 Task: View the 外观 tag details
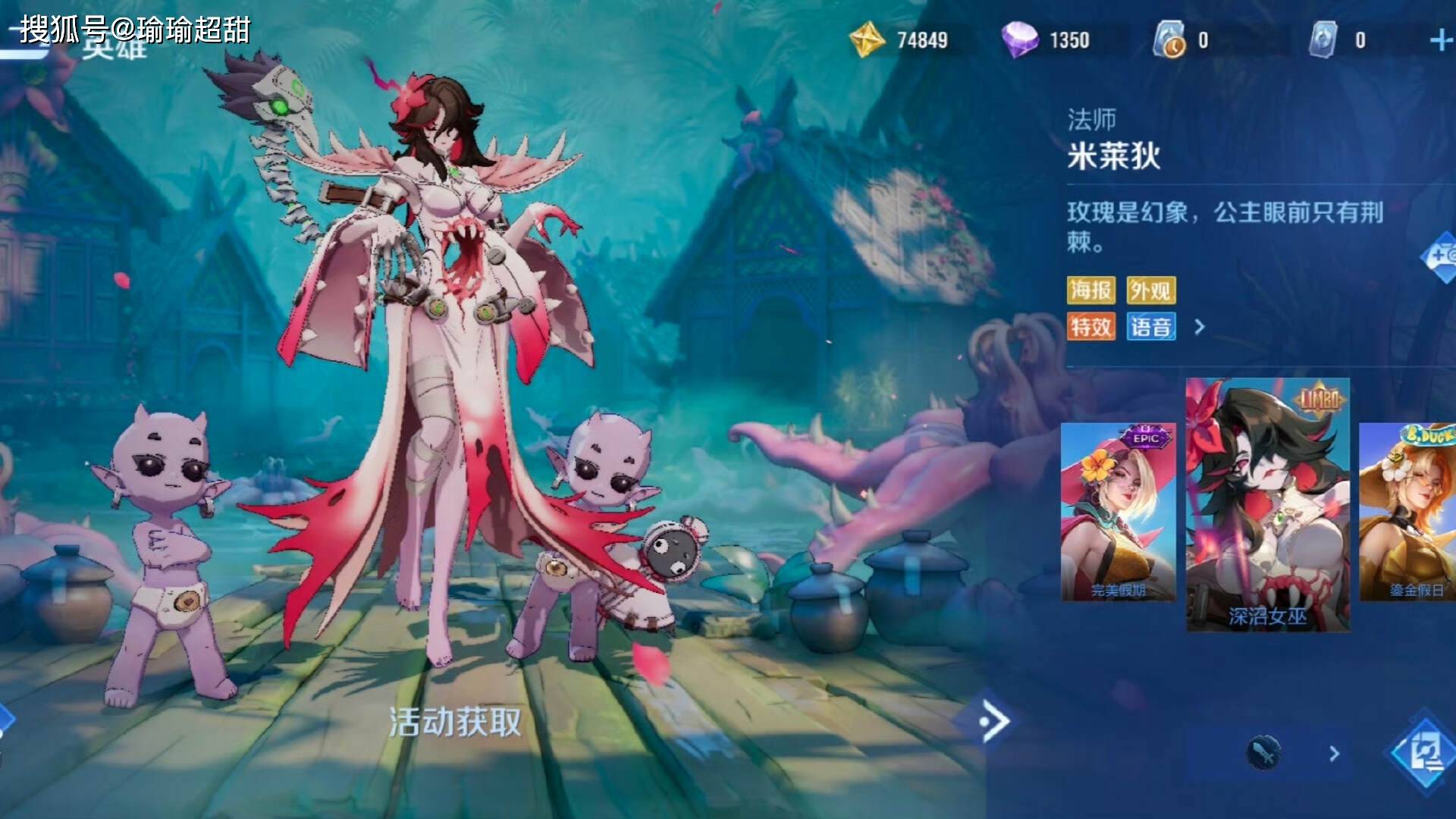pyautogui.click(x=1150, y=290)
